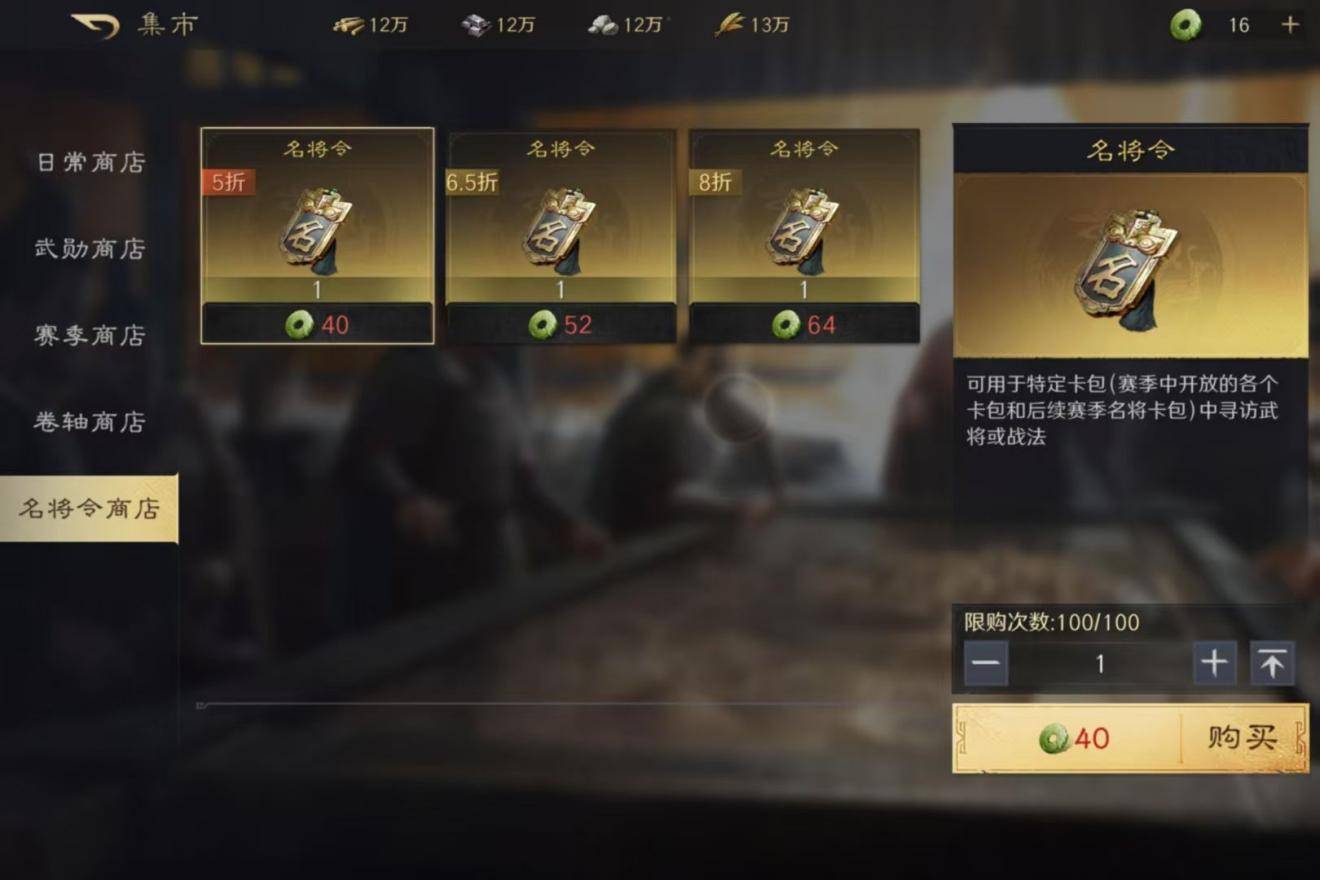The width and height of the screenshot is (1320, 880).
Task: Increase purchase quantity with the plus stepper
Action: [1214, 664]
